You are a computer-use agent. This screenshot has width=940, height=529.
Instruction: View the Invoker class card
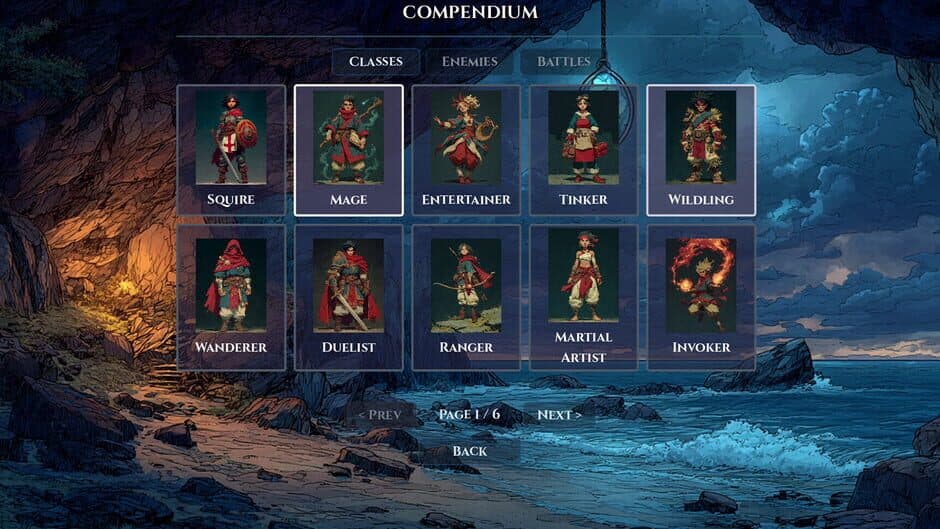[x=701, y=297]
